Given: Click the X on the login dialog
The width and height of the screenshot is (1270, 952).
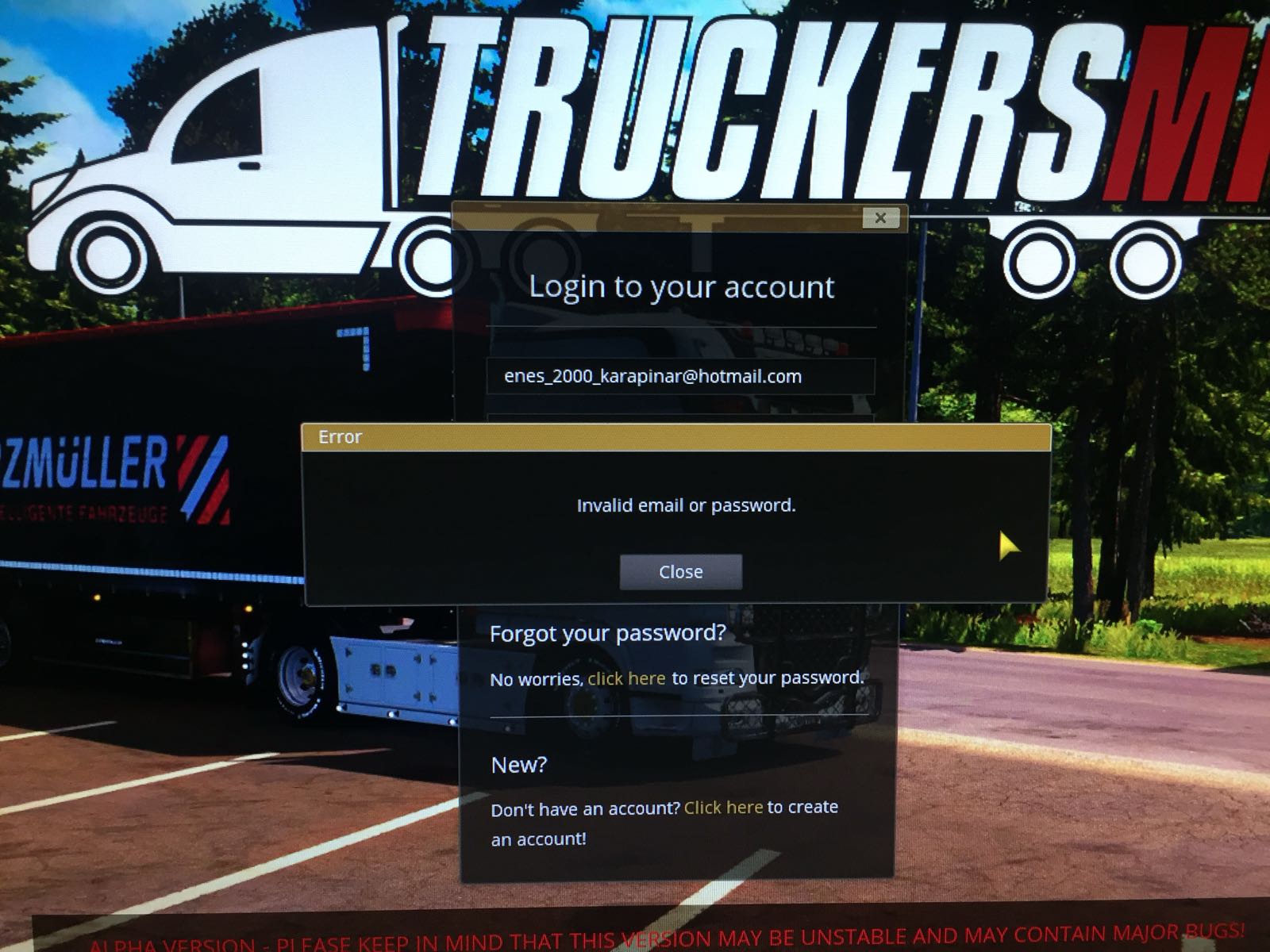Looking at the screenshot, I should click(879, 219).
